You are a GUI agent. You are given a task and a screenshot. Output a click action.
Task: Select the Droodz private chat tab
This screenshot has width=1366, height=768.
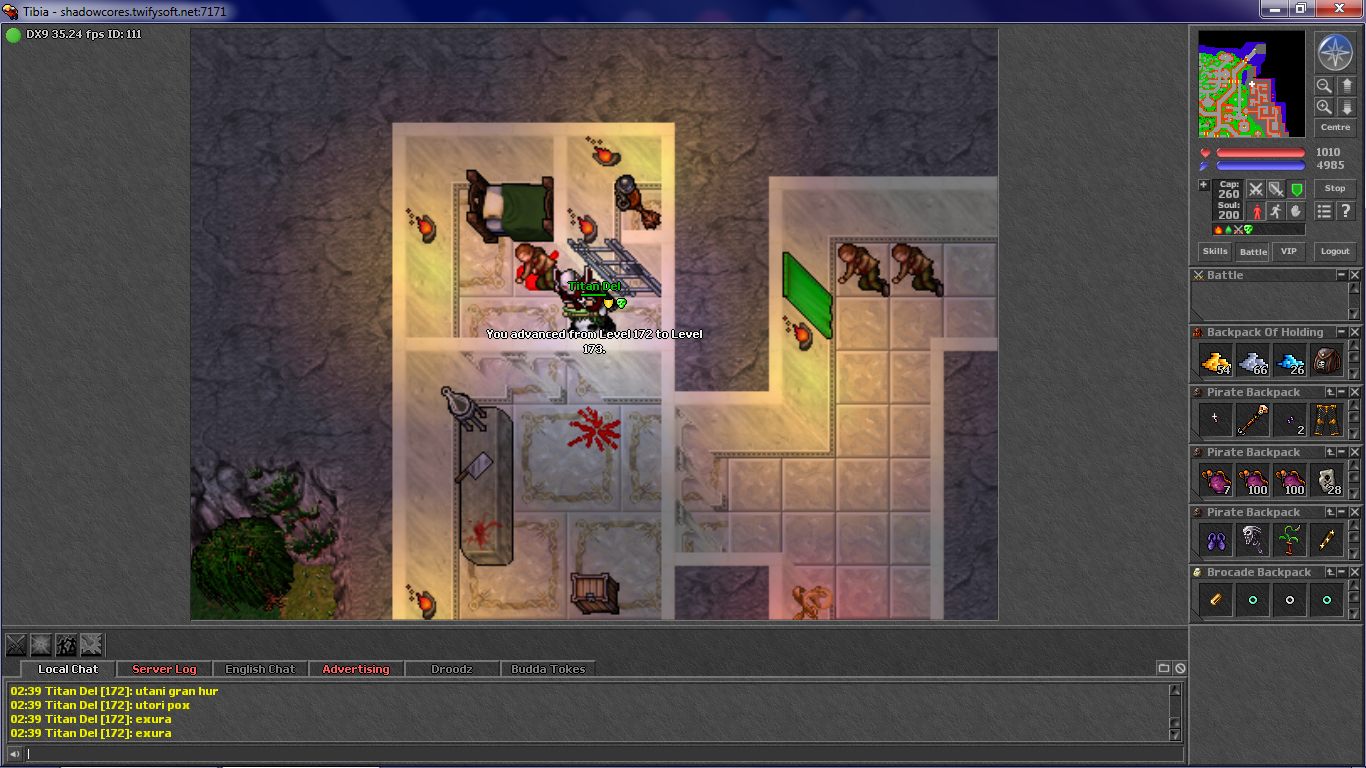[451, 669]
